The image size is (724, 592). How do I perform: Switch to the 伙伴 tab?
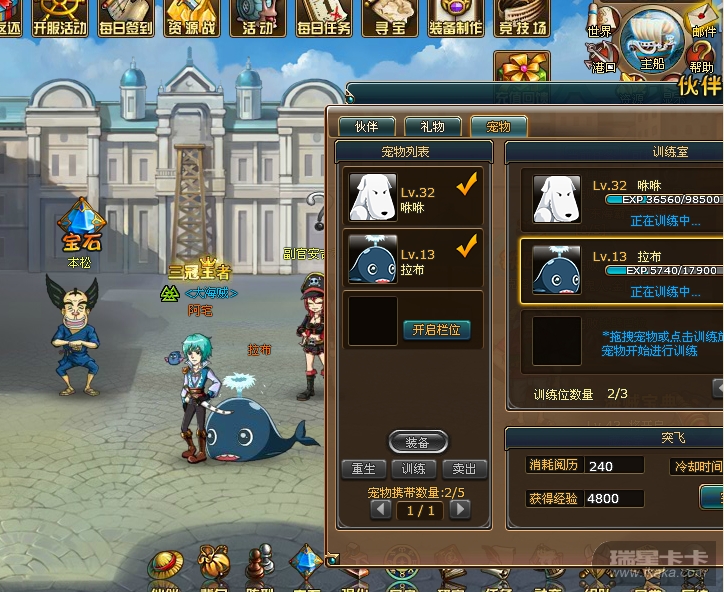click(366, 127)
